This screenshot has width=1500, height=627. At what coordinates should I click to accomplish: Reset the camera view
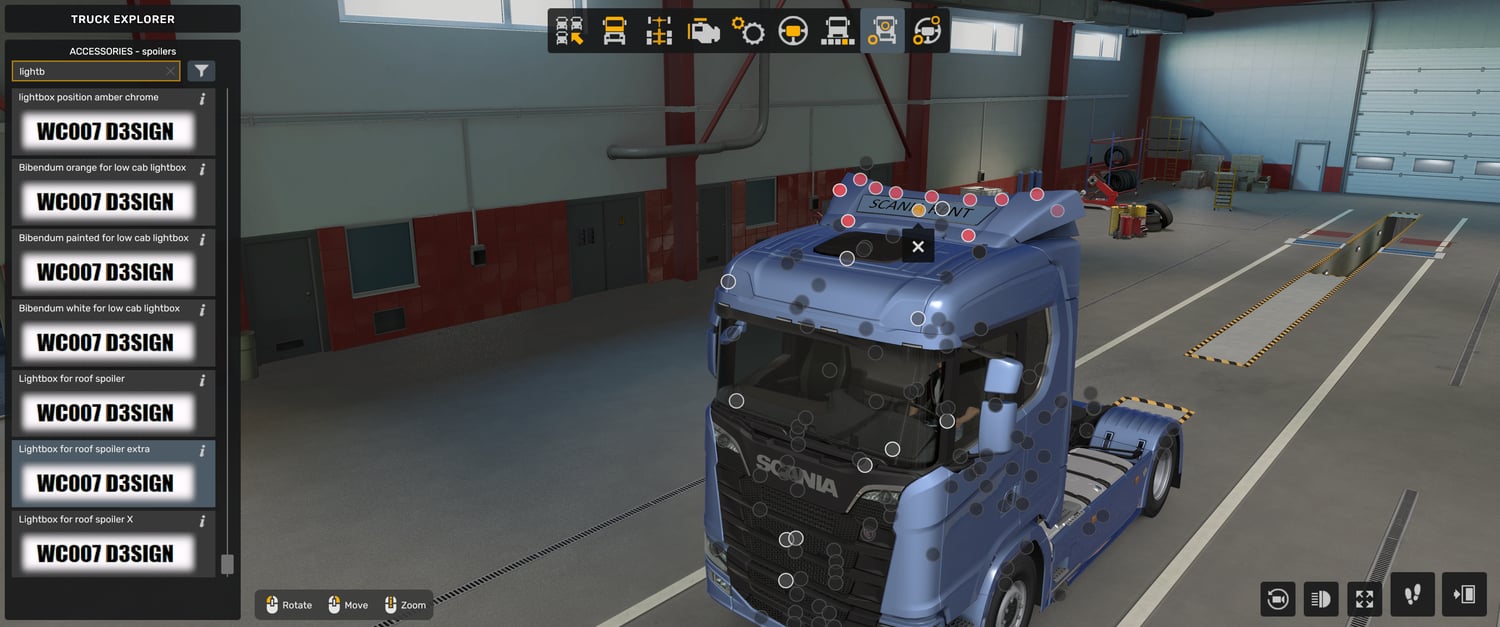(1277, 599)
